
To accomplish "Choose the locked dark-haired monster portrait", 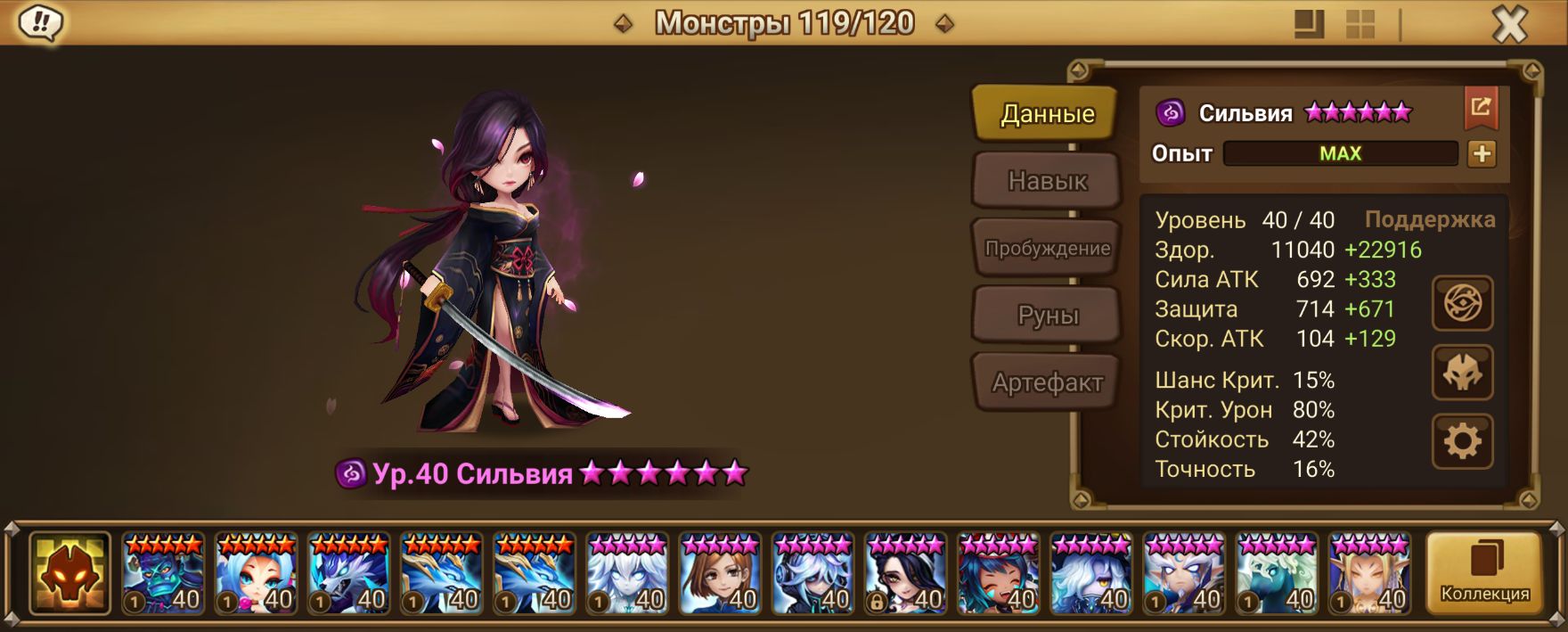I will (906, 574).
